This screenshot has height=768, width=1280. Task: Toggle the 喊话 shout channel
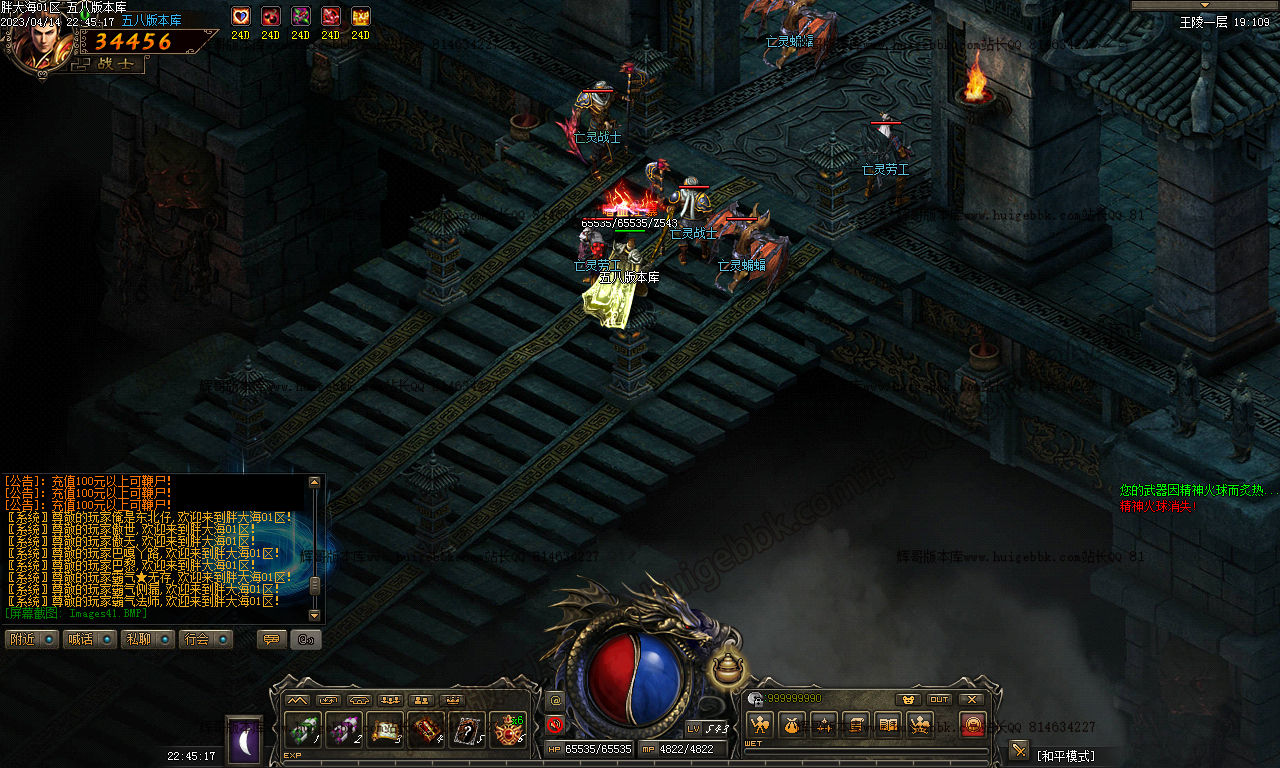[x=89, y=639]
